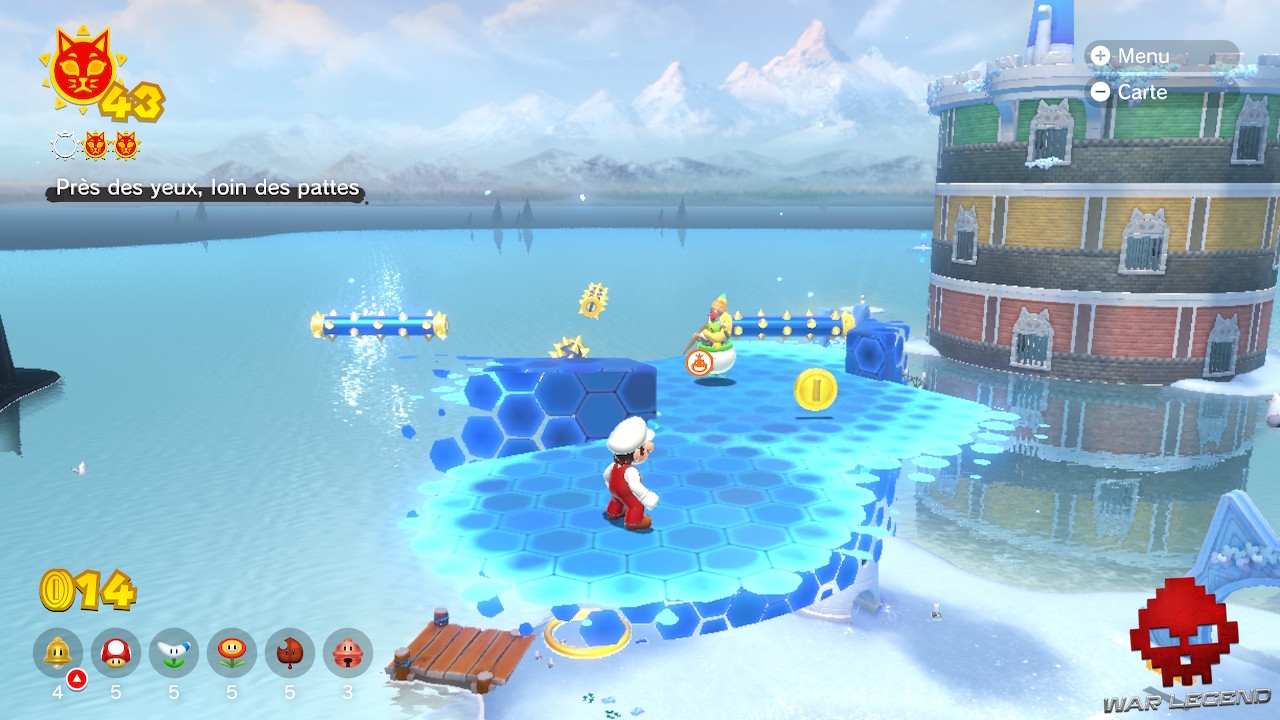Pick the Super Leaf reserve item
The image size is (1280, 720).
tap(290, 653)
